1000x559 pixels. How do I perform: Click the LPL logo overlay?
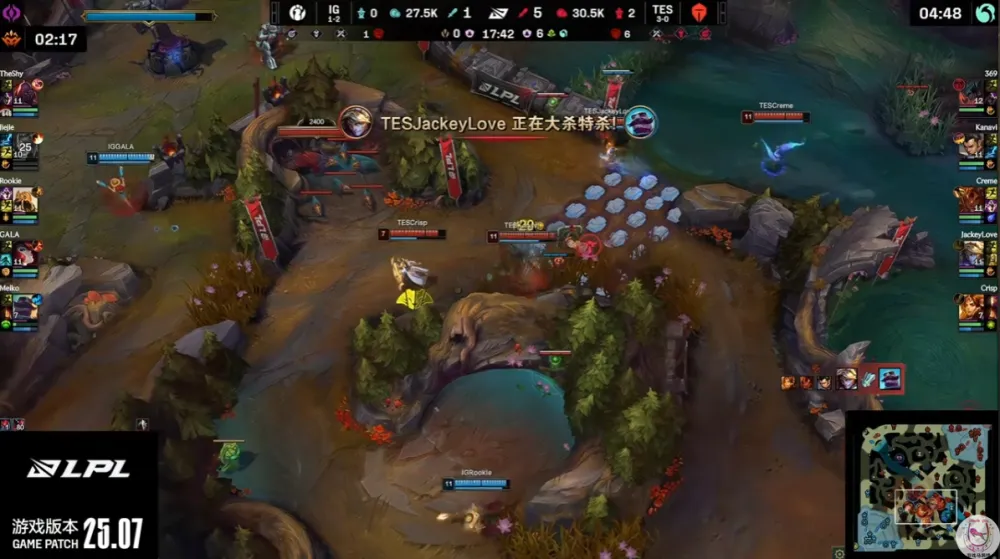point(78,468)
